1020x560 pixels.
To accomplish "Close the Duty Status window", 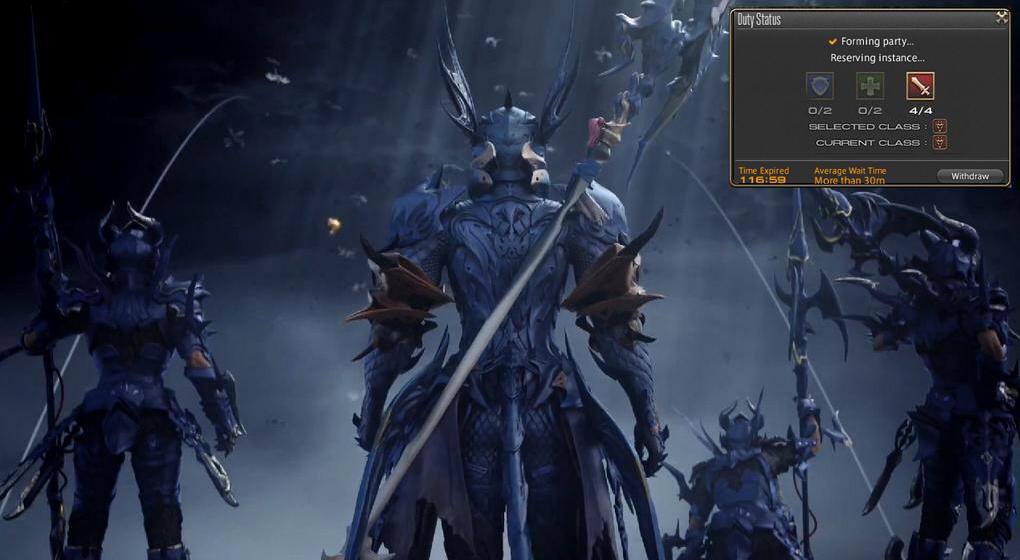I will pos(1001,18).
